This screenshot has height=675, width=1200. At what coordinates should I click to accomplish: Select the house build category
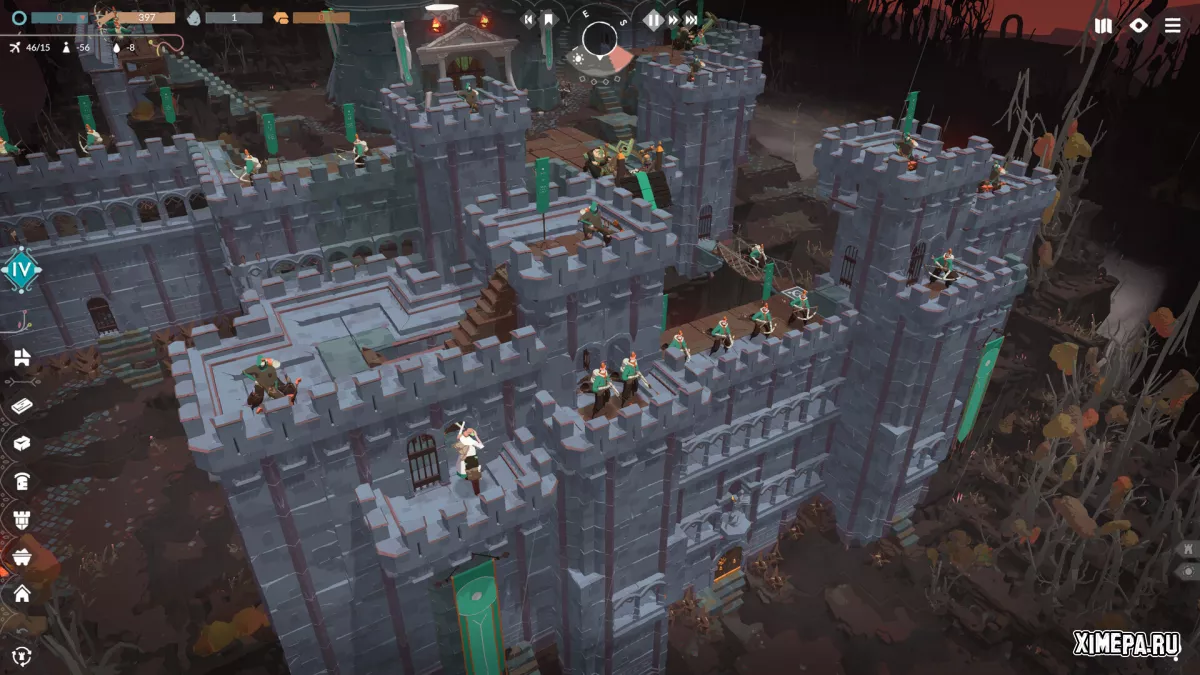[21, 594]
